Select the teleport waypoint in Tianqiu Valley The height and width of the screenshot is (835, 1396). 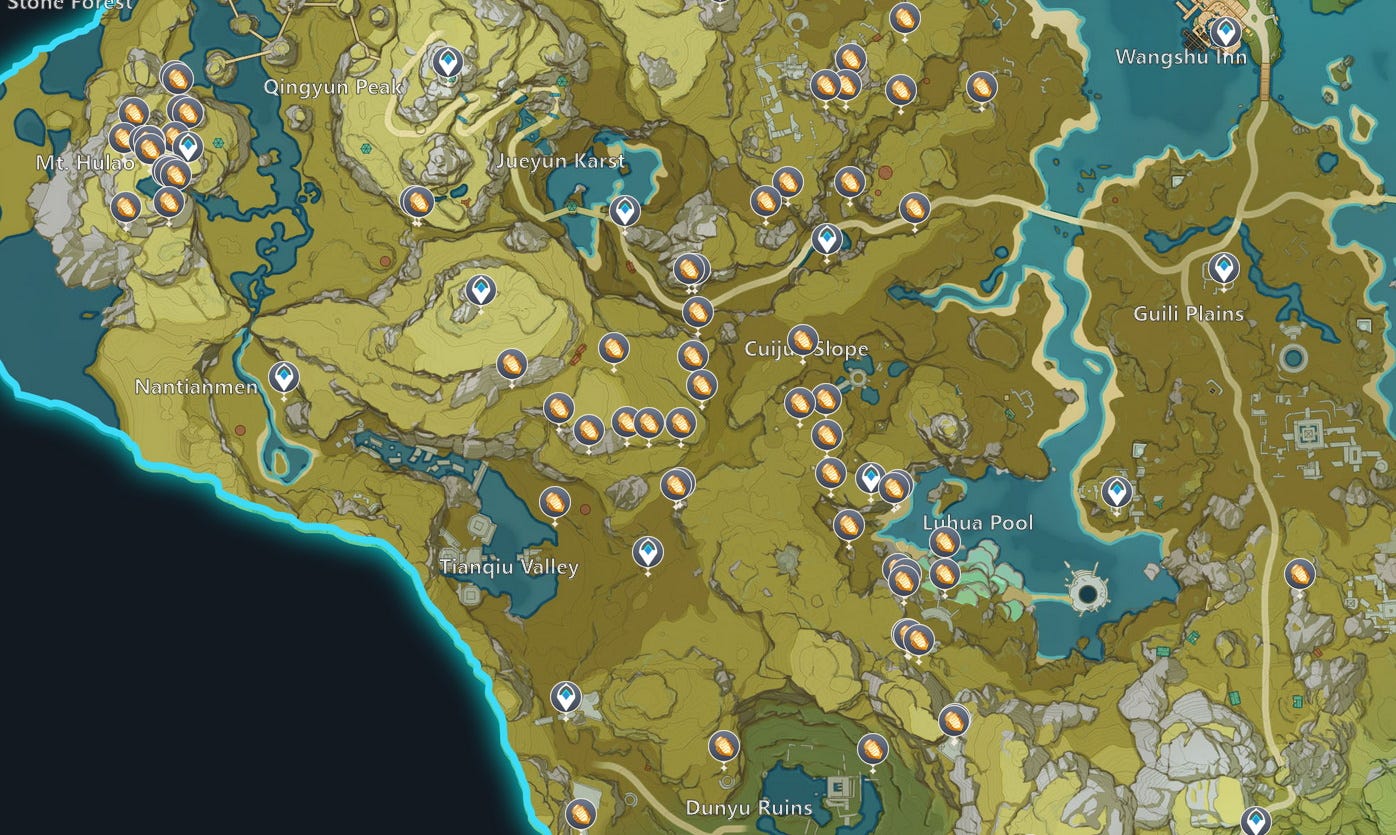[648, 550]
